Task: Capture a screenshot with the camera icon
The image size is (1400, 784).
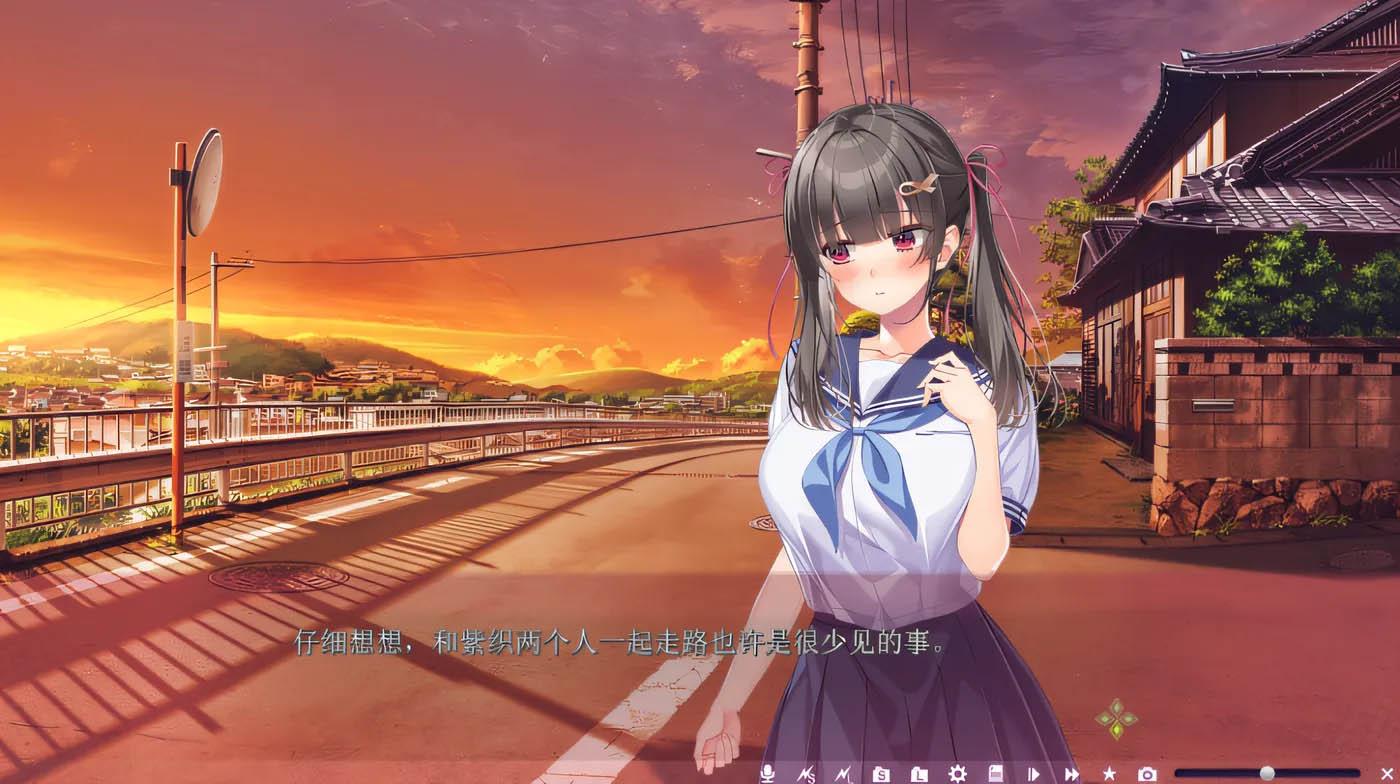Action: tap(1146, 770)
